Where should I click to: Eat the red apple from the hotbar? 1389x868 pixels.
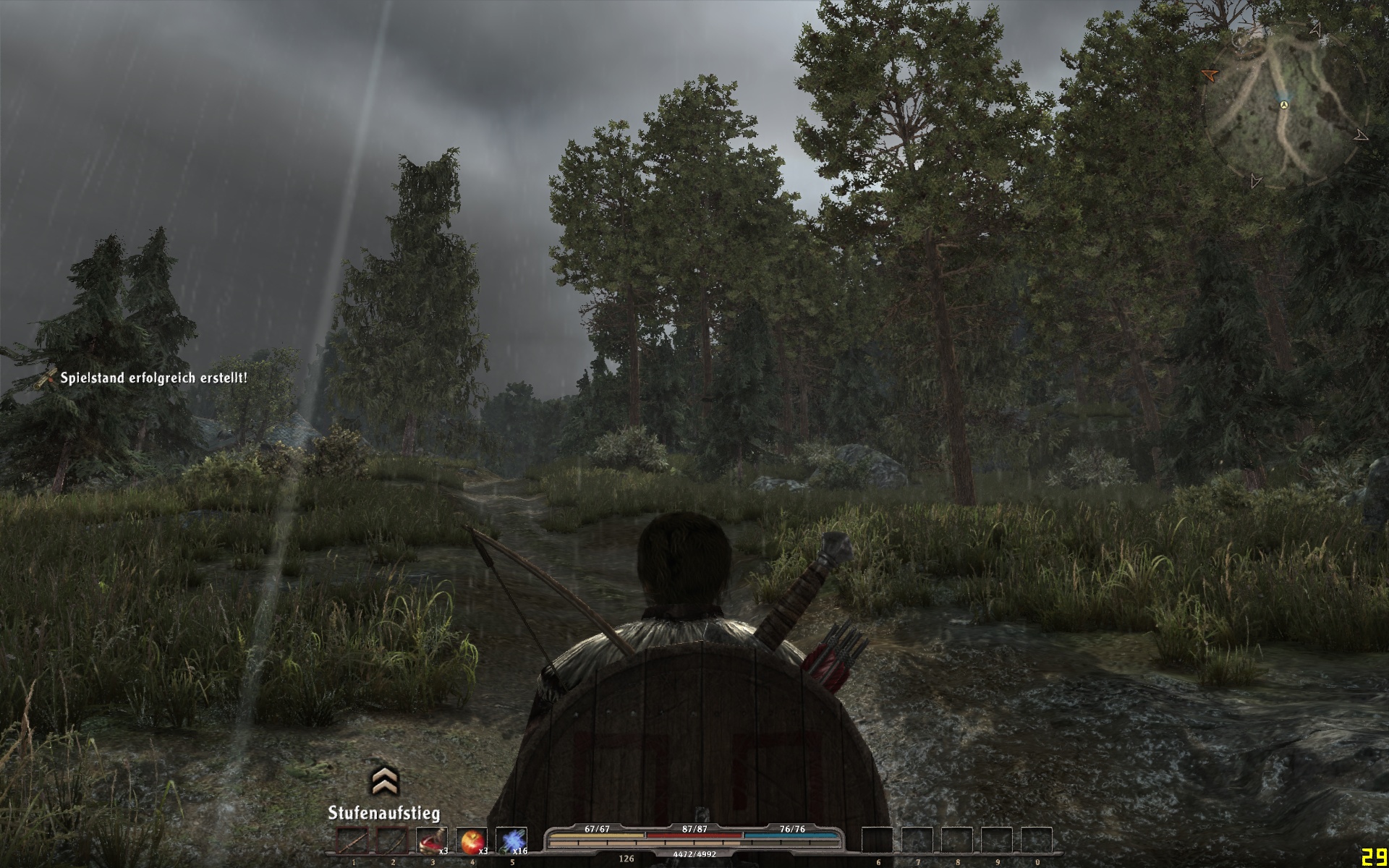(472, 842)
